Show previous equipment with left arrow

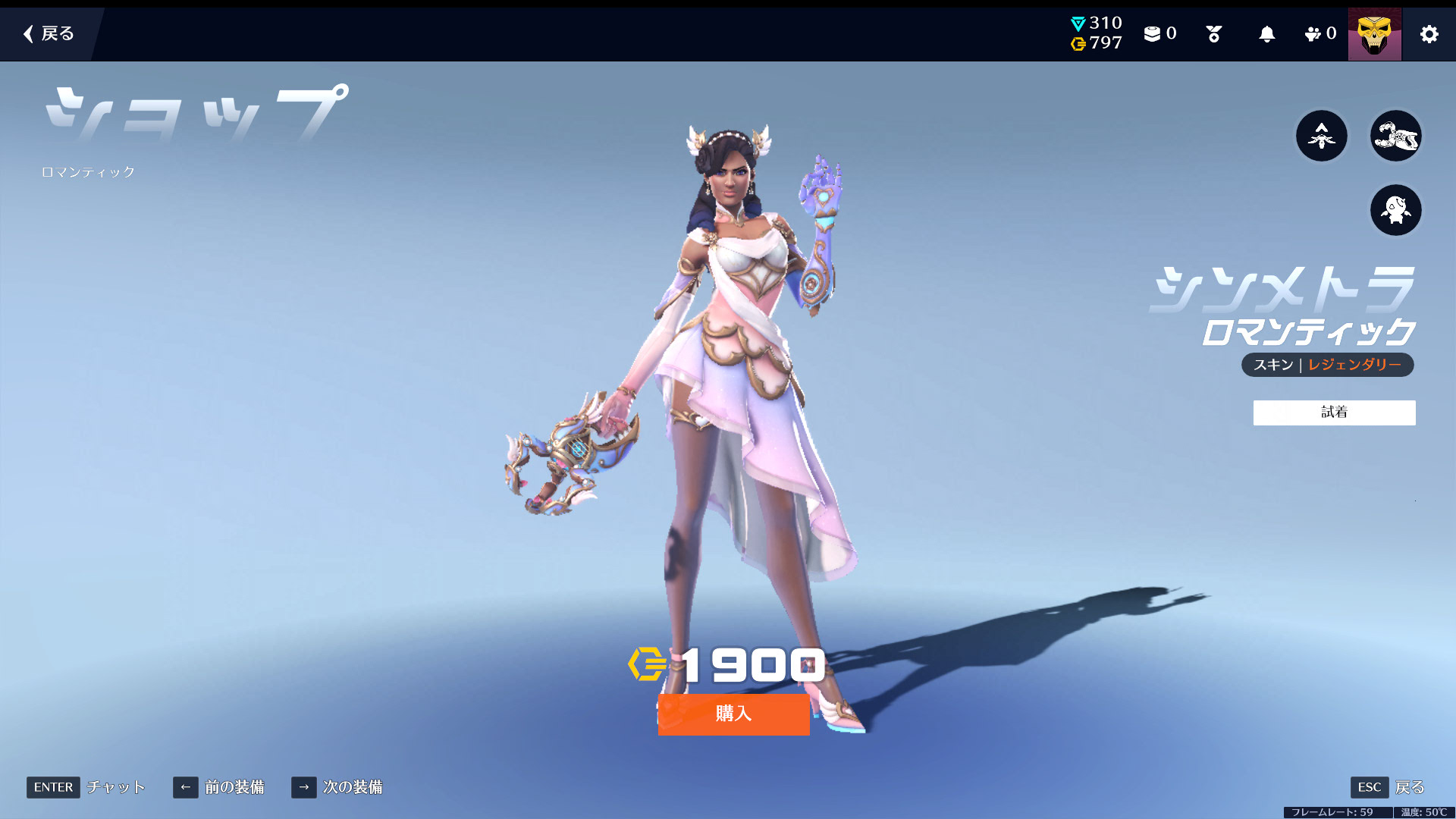[185, 787]
